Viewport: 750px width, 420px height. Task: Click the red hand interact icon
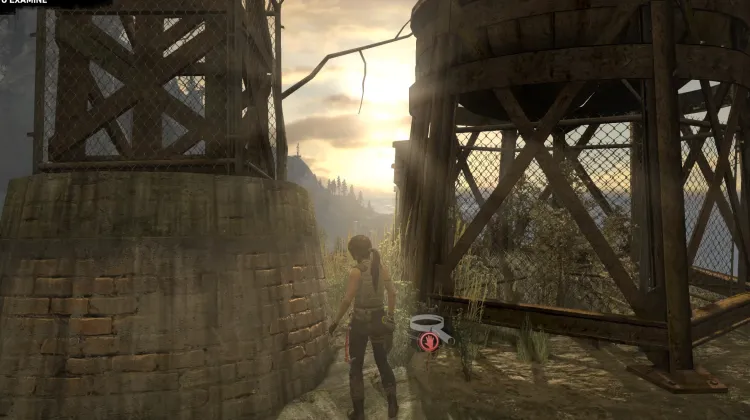(428, 342)
